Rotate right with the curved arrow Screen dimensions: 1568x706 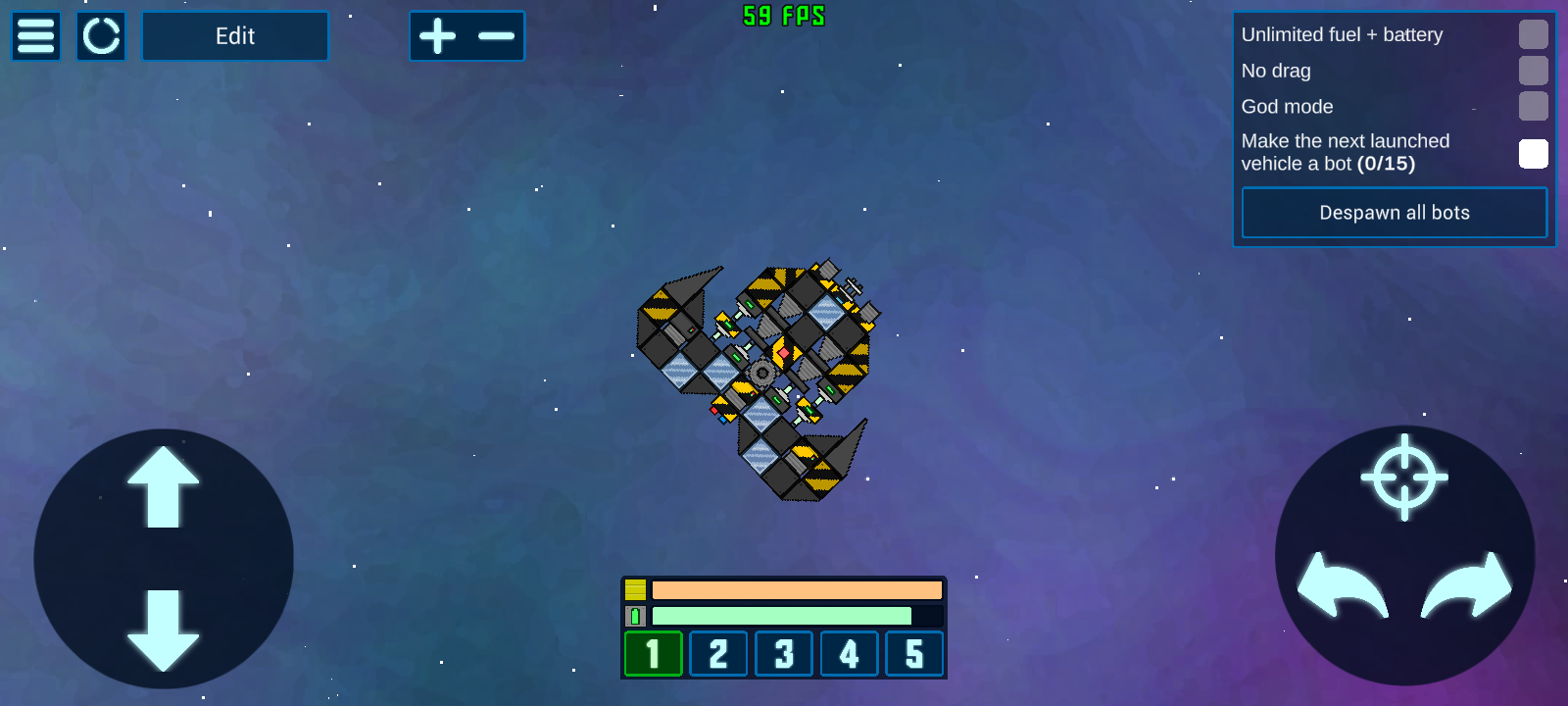tap(1467, 586)
